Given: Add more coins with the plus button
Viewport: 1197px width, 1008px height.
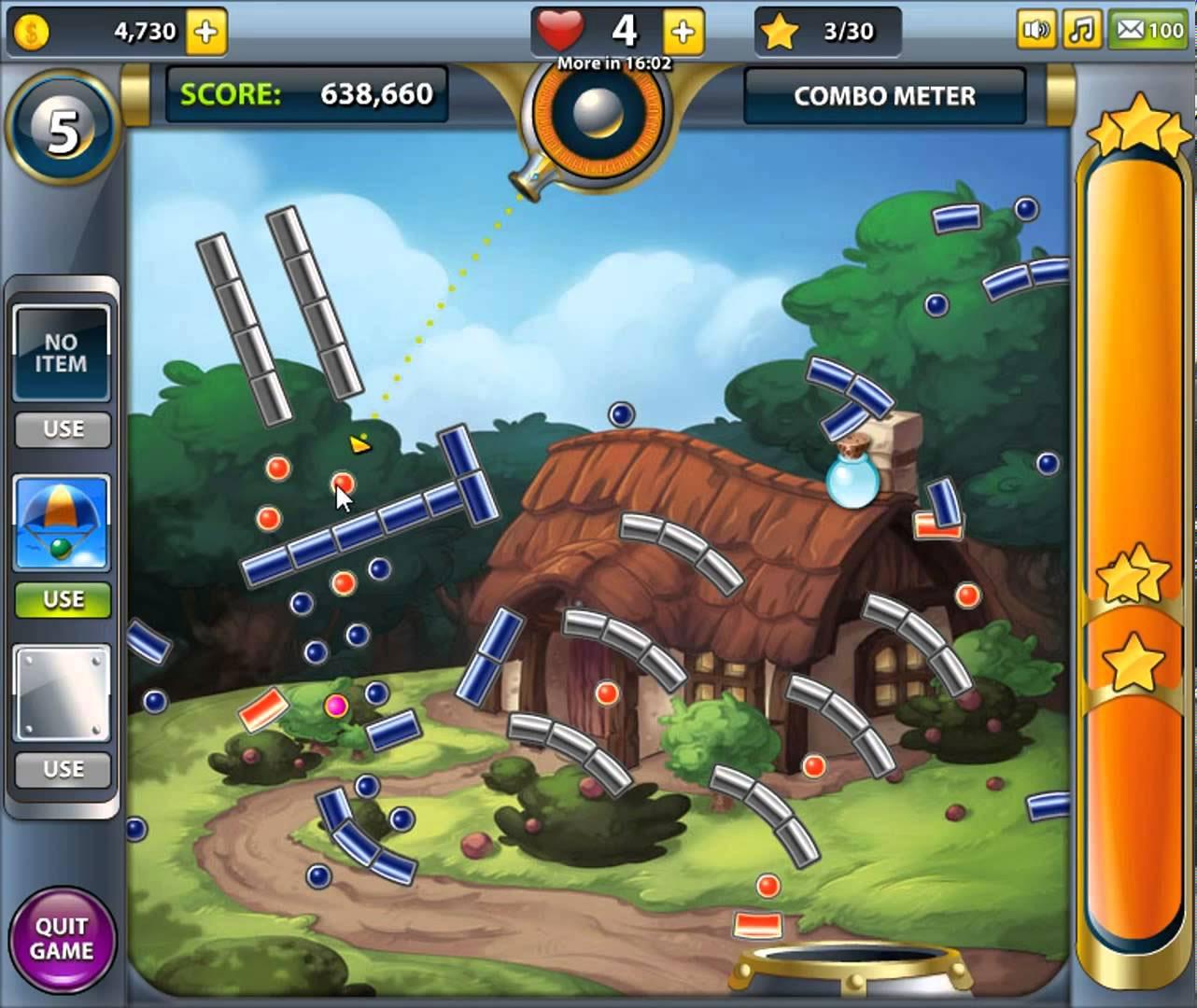Looking at the screenshot, I should pos(205,33).
